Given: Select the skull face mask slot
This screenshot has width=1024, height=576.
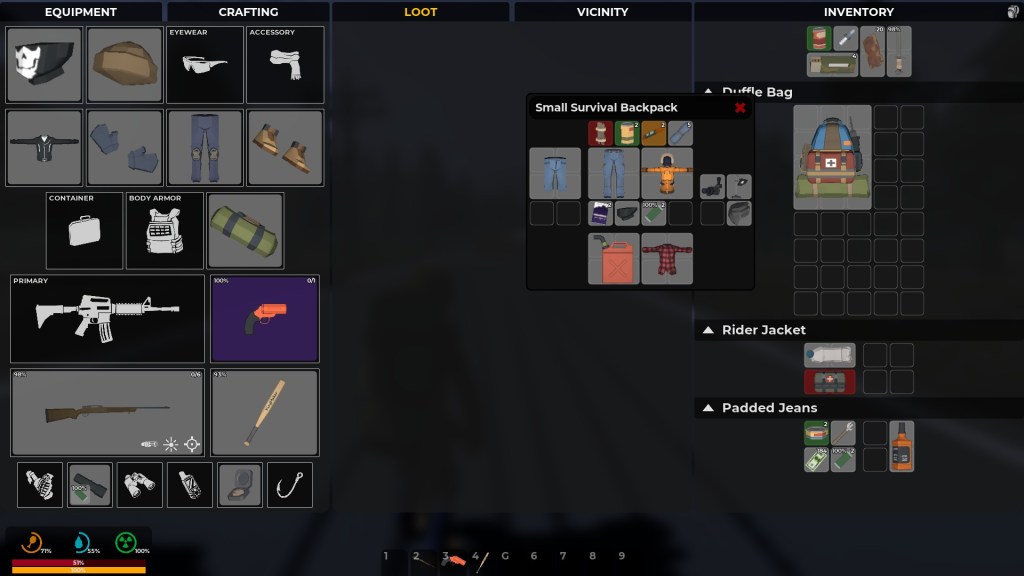Looking at the screenshot, I should coord(44,65).
